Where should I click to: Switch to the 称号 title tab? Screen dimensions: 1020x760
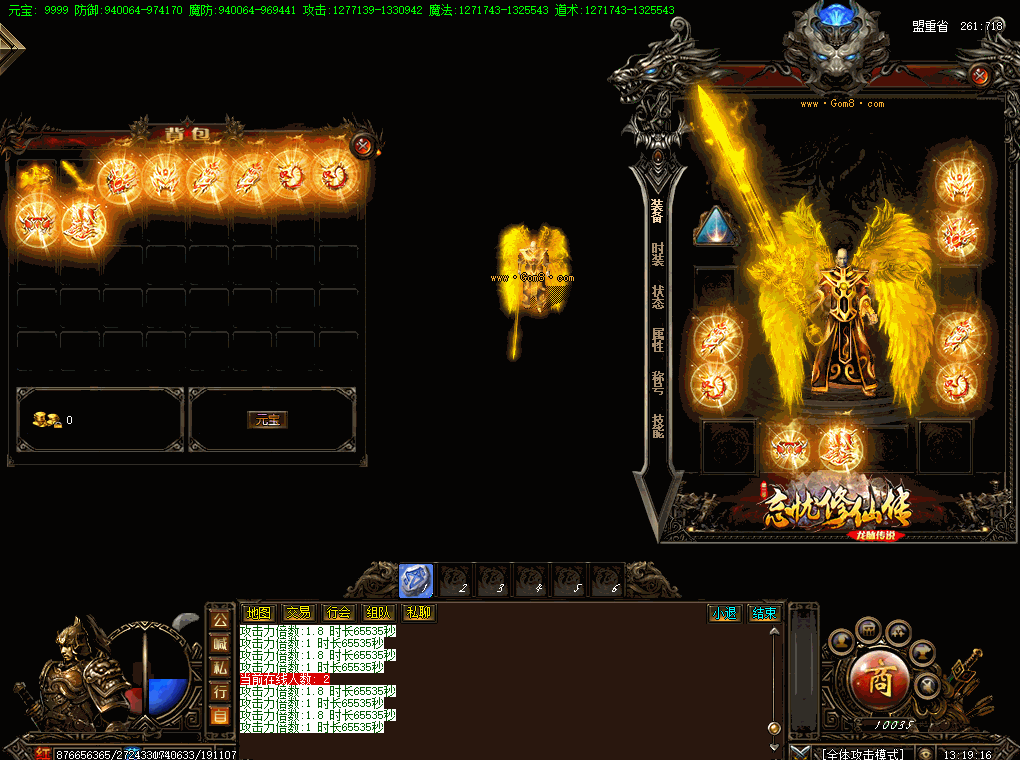657,383
